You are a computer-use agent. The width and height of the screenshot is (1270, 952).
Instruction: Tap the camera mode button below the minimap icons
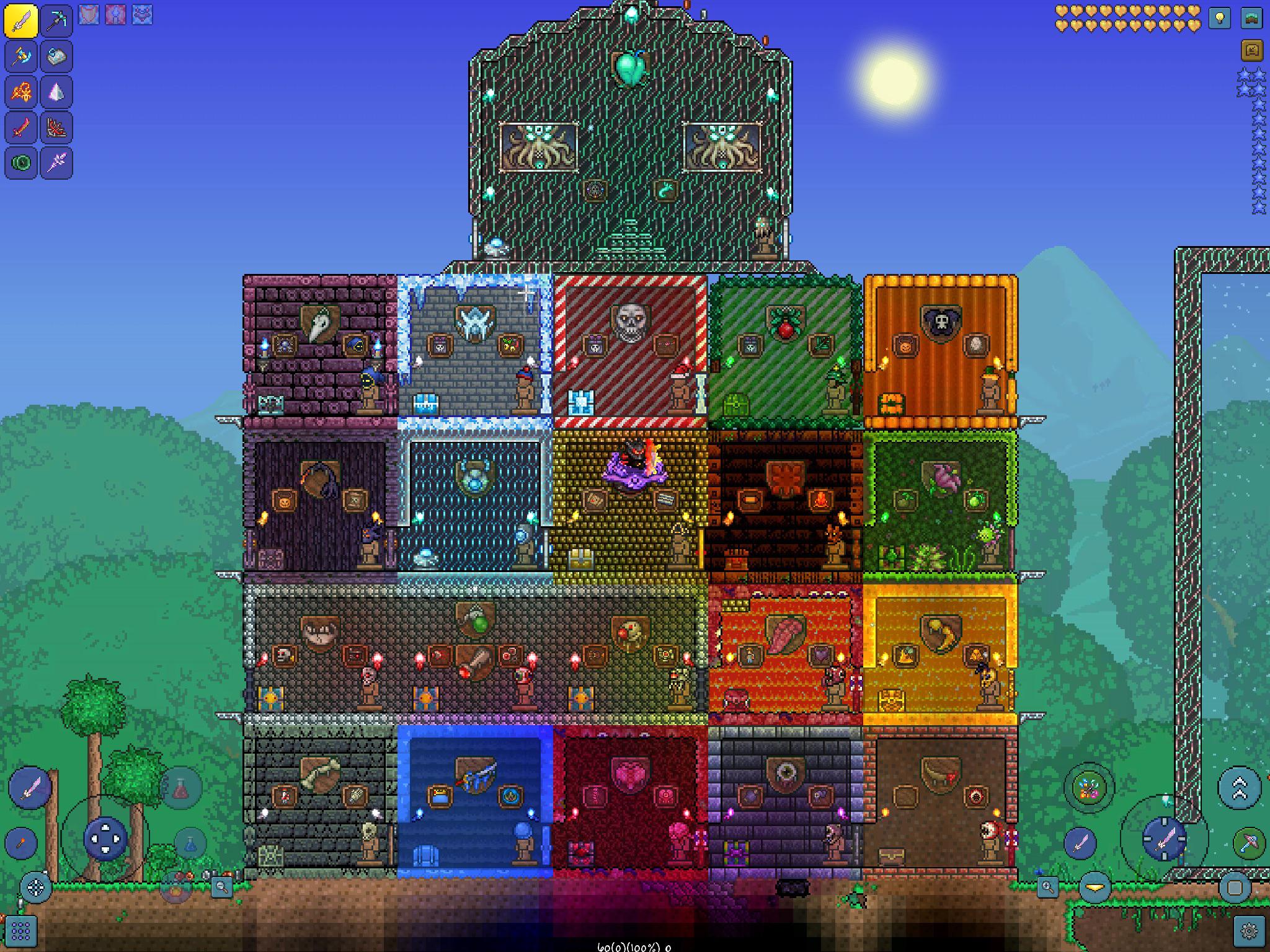click(1252, 50)
